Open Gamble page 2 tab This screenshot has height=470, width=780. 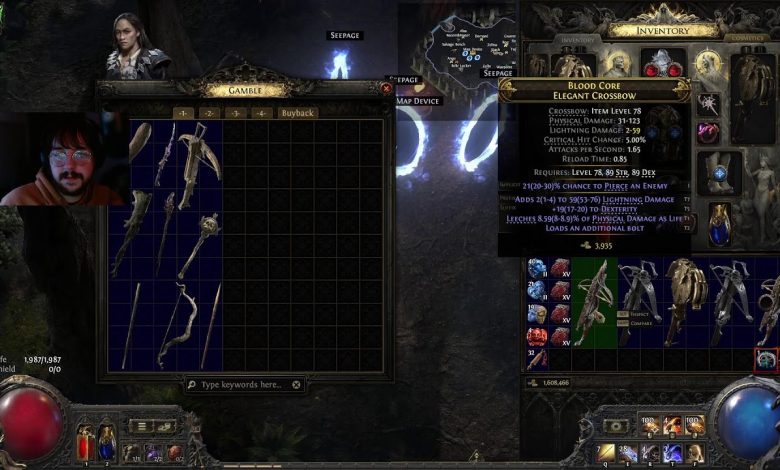pyautogui.click(x=210, y=113)
